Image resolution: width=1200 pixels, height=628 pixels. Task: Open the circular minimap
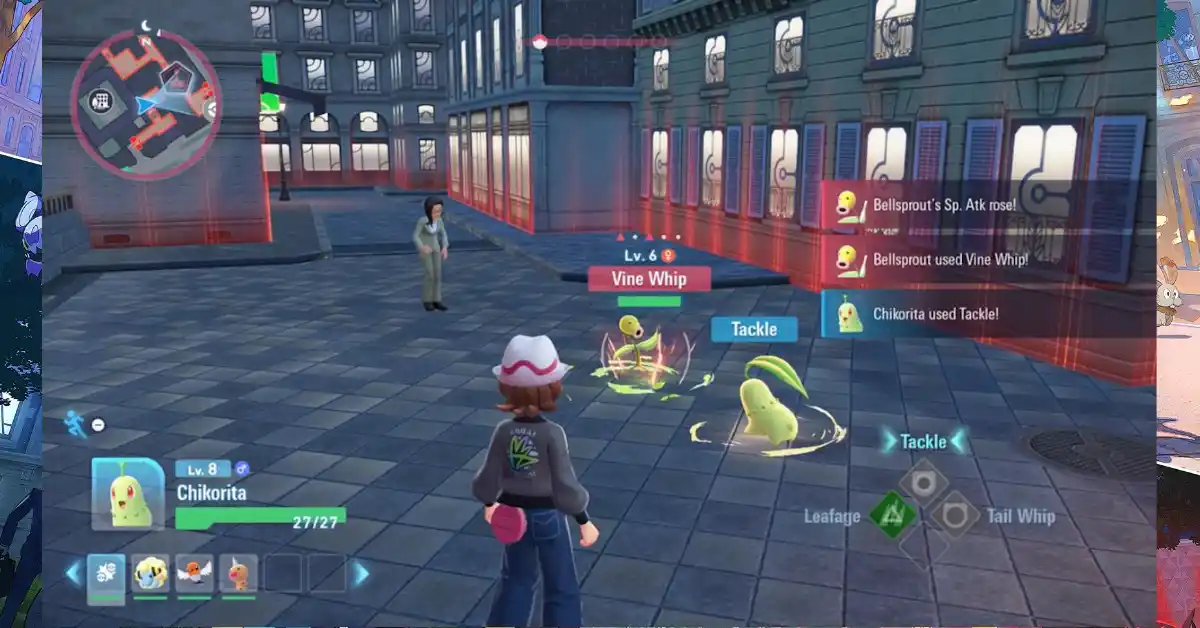[x=147, y=105]
